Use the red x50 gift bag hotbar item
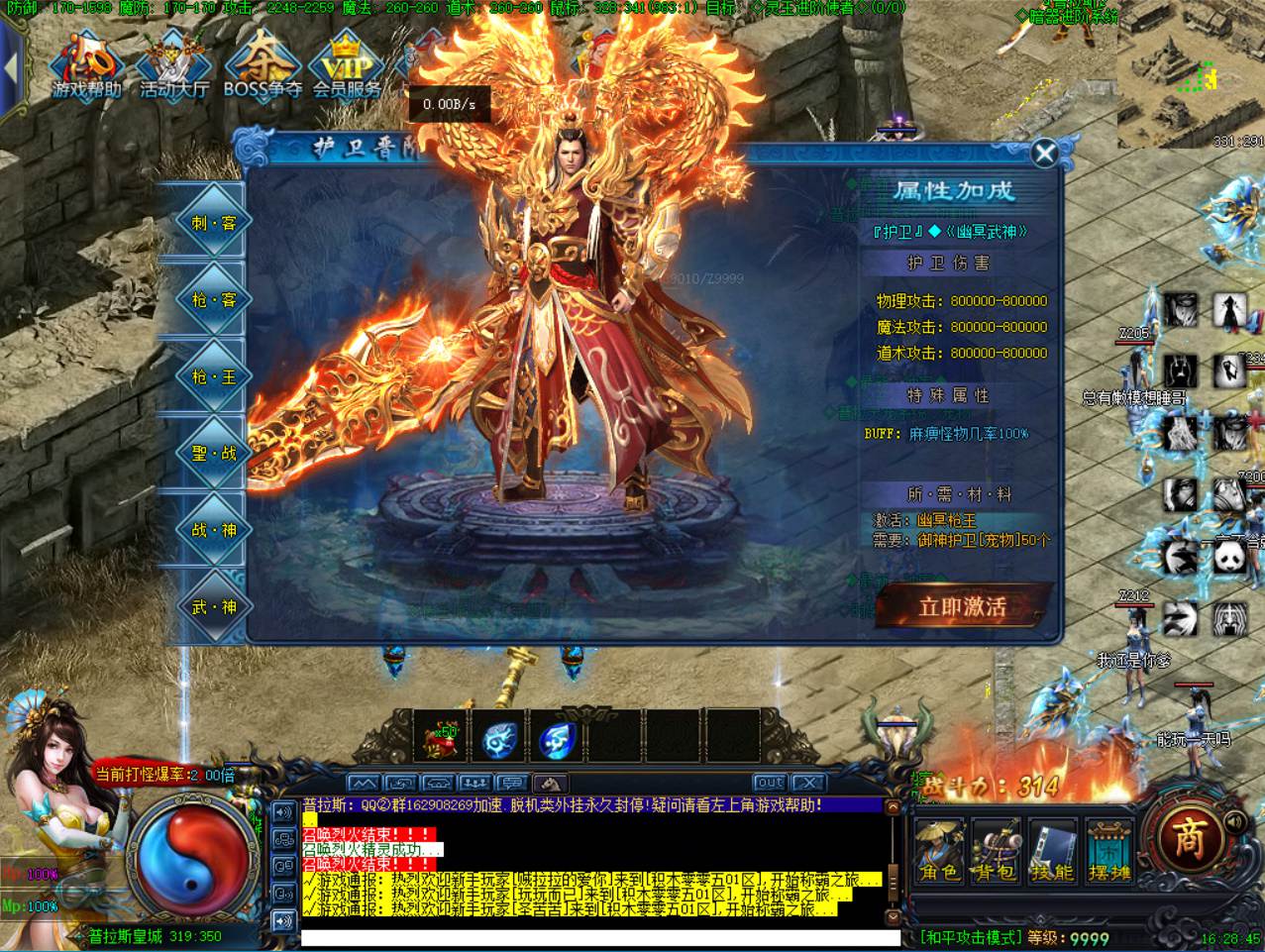 [x=440, y=738]
